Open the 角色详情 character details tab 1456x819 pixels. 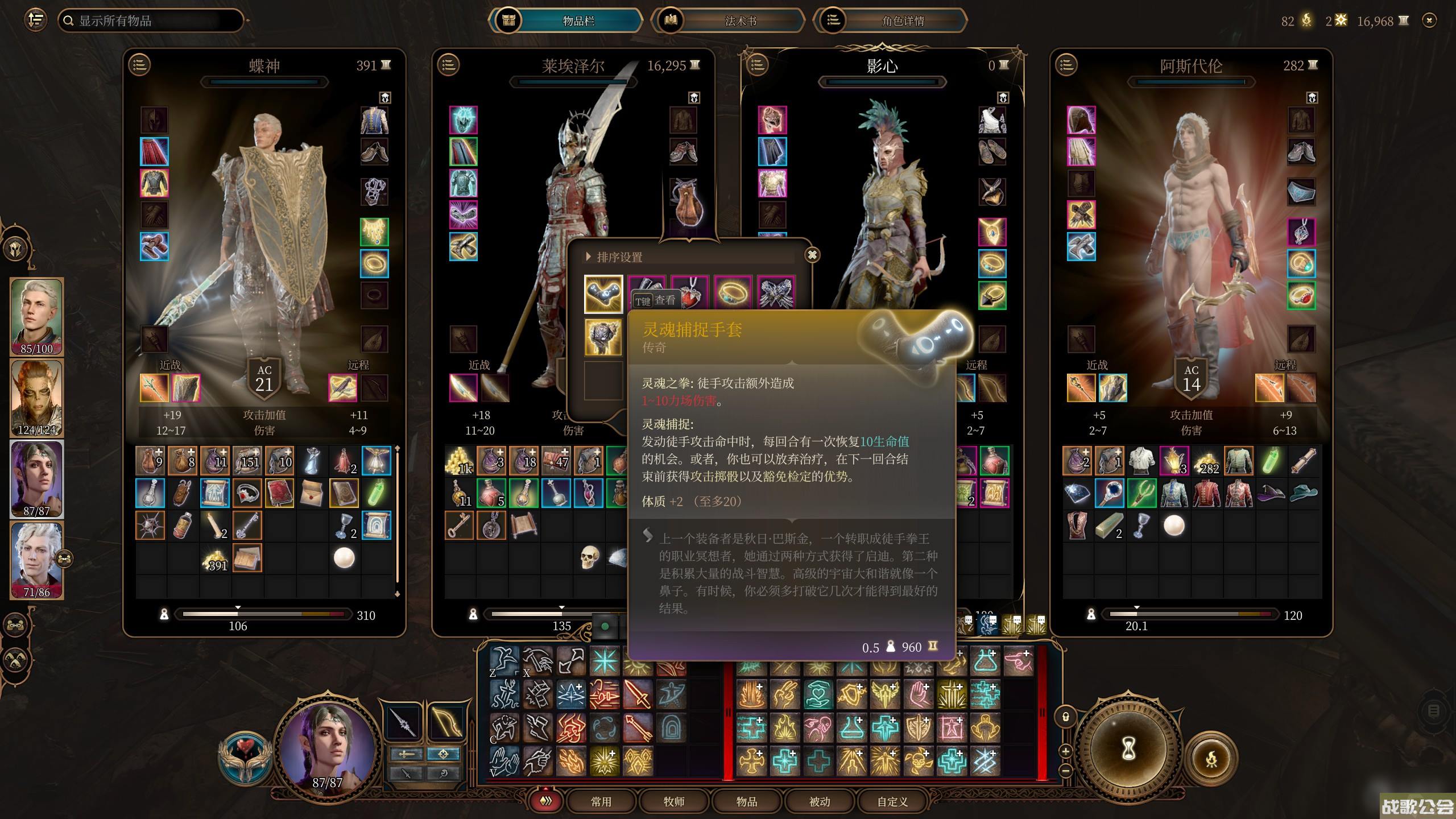click(903, 21)
